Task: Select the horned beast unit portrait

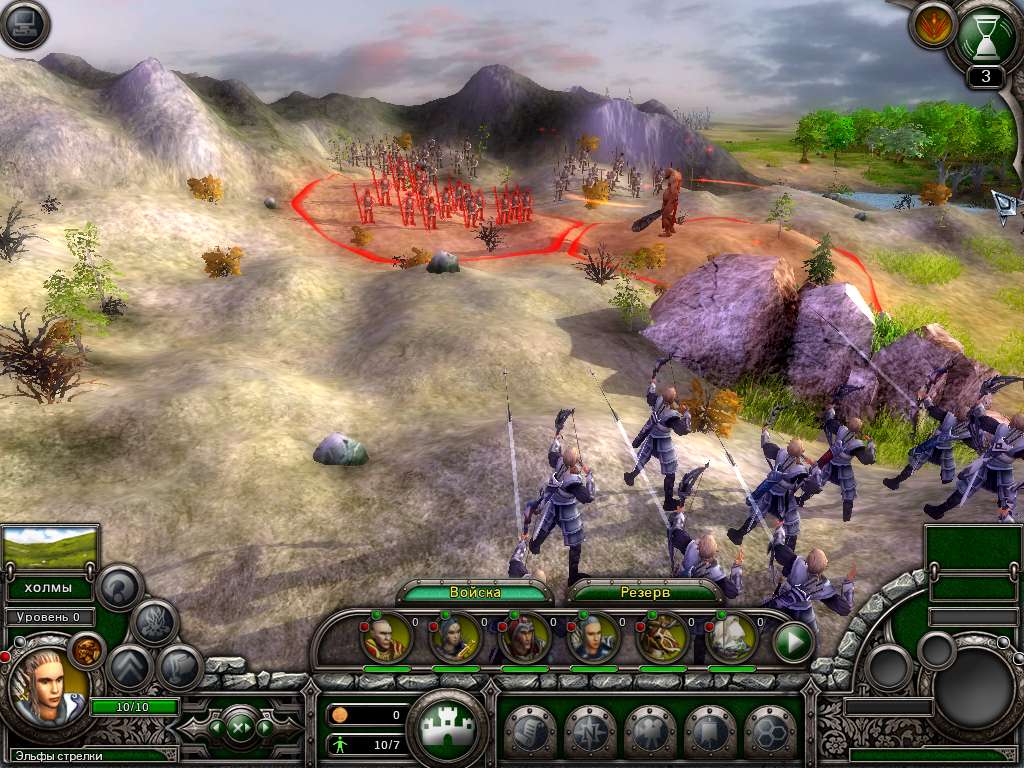Action: tap(663, 638)
